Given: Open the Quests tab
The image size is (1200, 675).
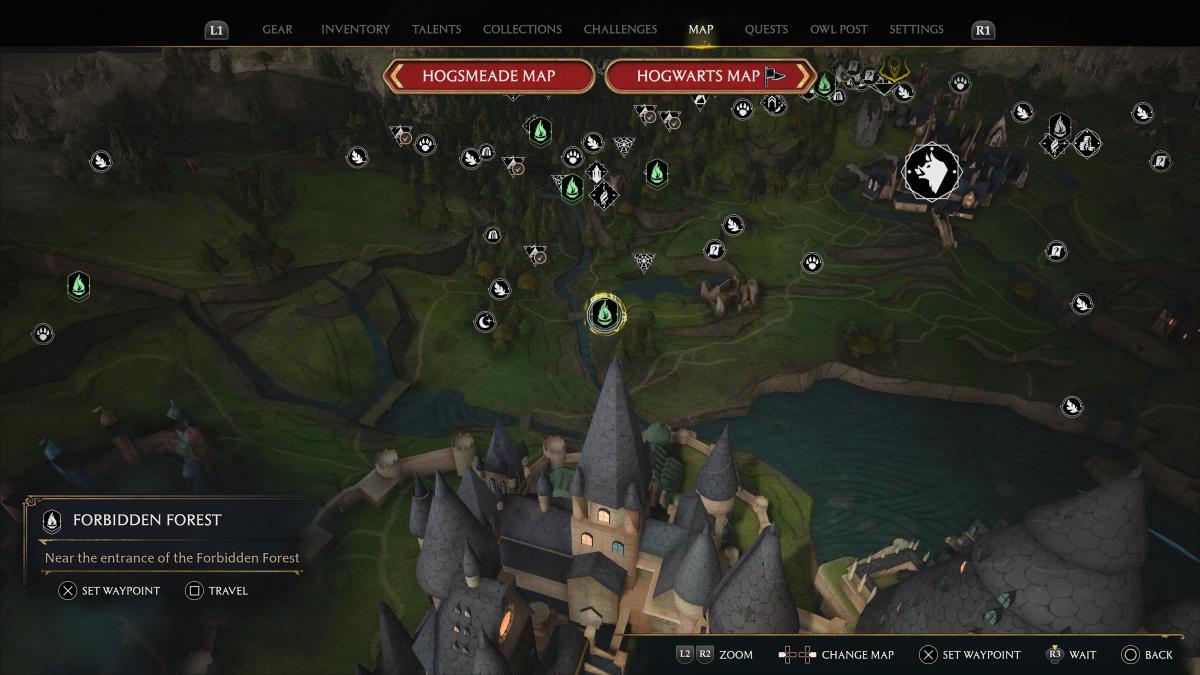Looking at the screenshot, I should point(766,30).
